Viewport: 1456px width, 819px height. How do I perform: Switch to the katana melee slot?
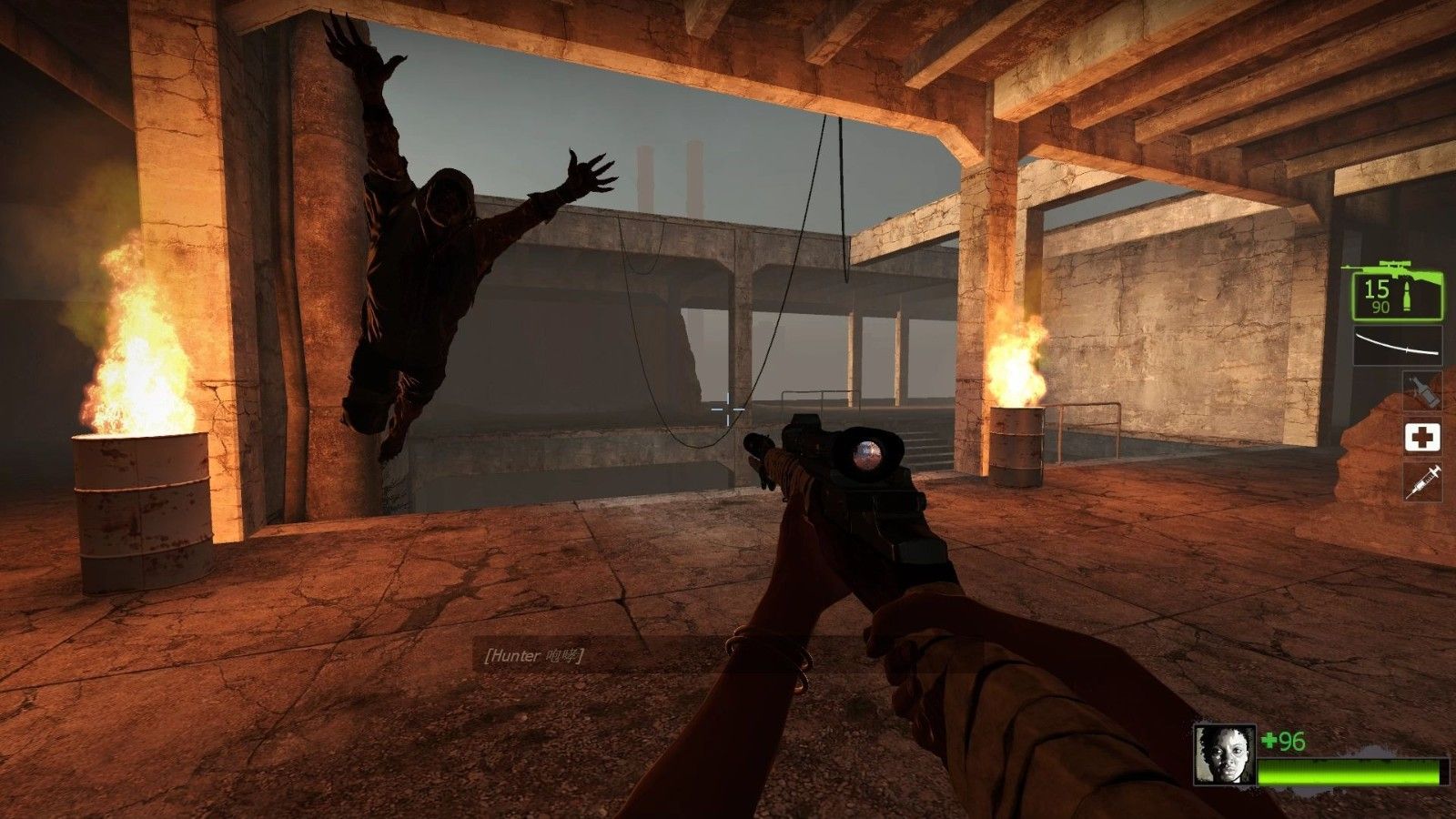coord(1398,345)
